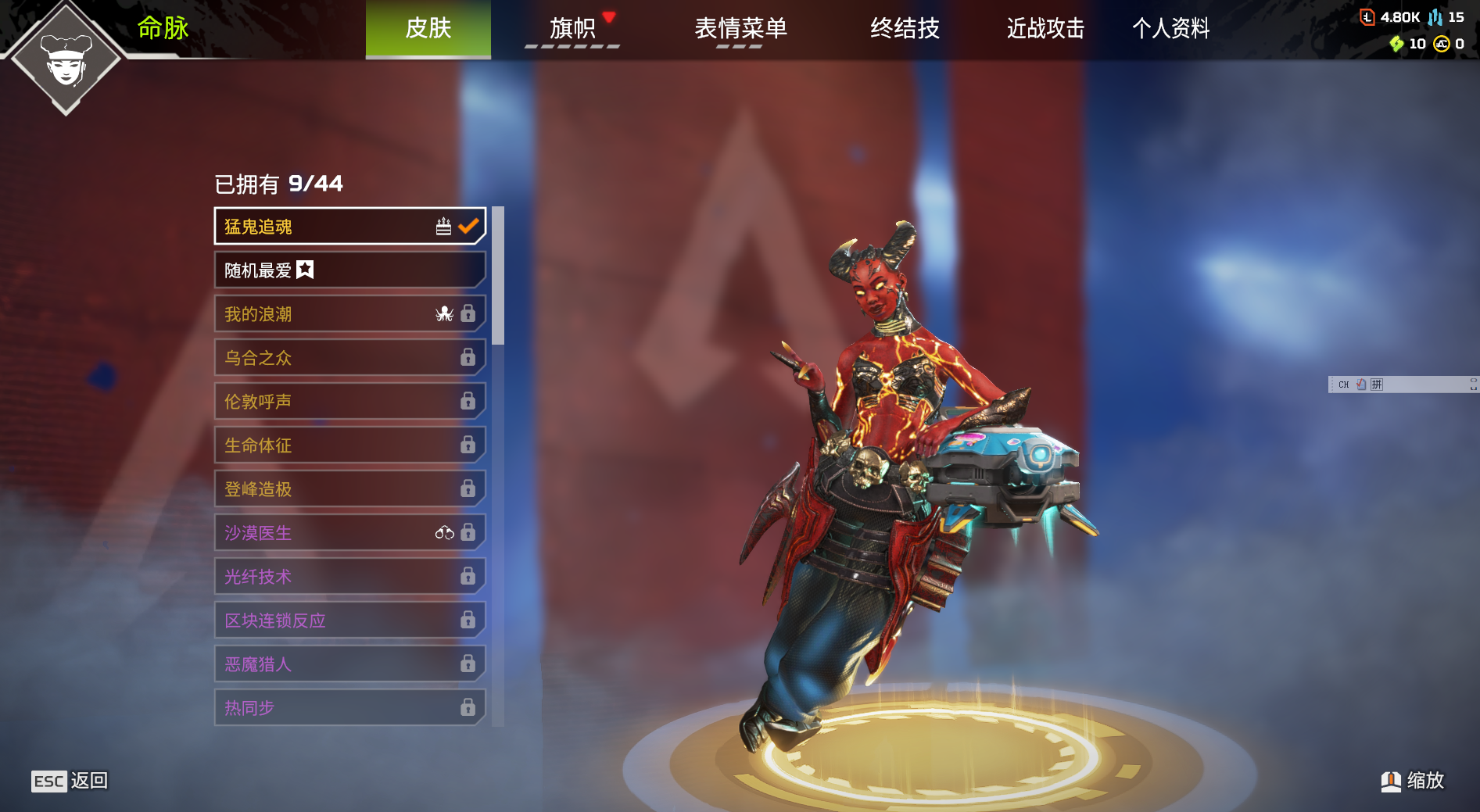Viewport: 1480px width, 812px height.
Task: Open the 表情菜单 tab
Action: pos(740,29)
